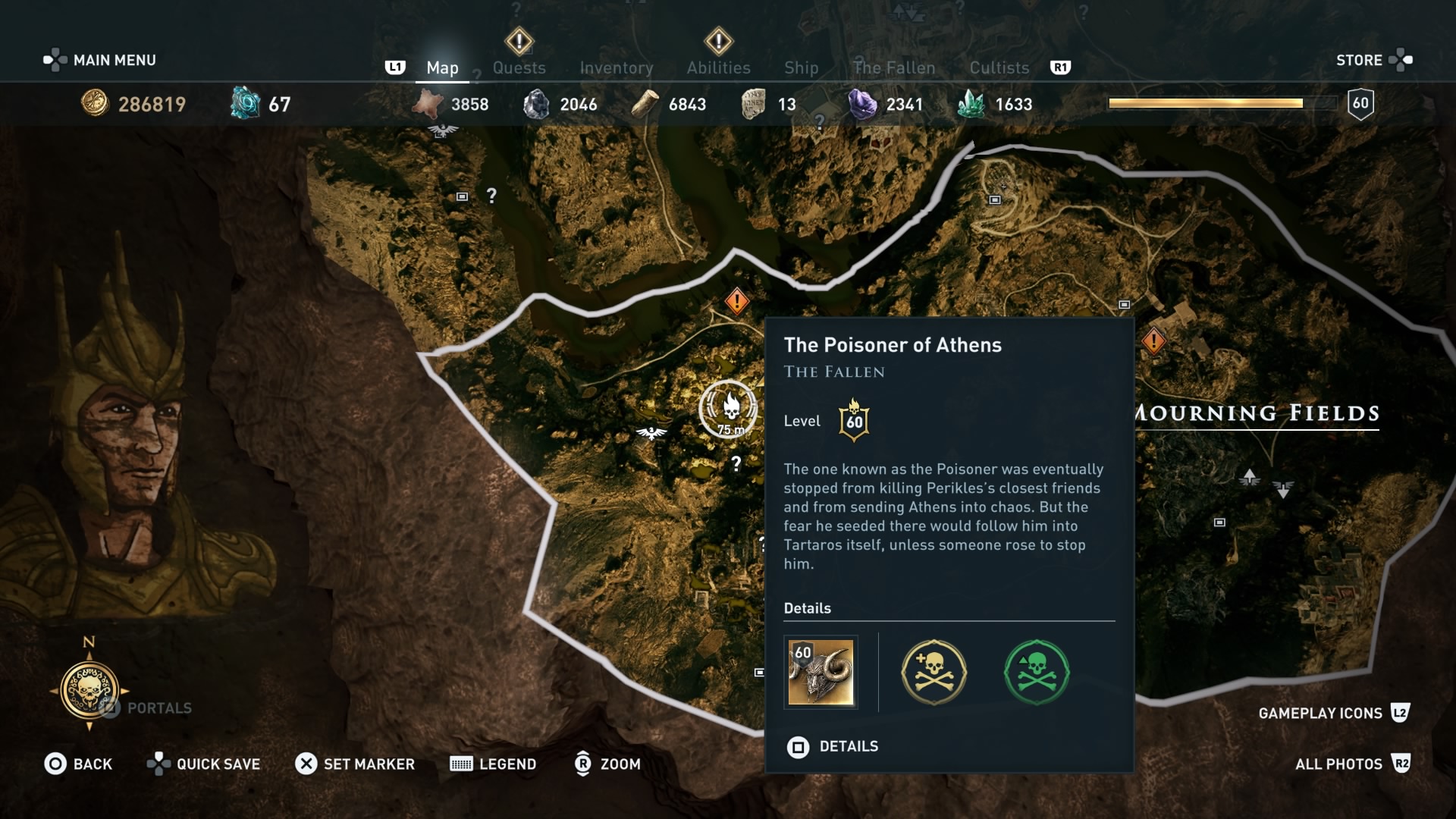The width and height of the screenshot is (1456, 819).
Task: Click the orange exclamation marker near Mourning Fields
Action: pyautogui.click(x=1153, y=341)
